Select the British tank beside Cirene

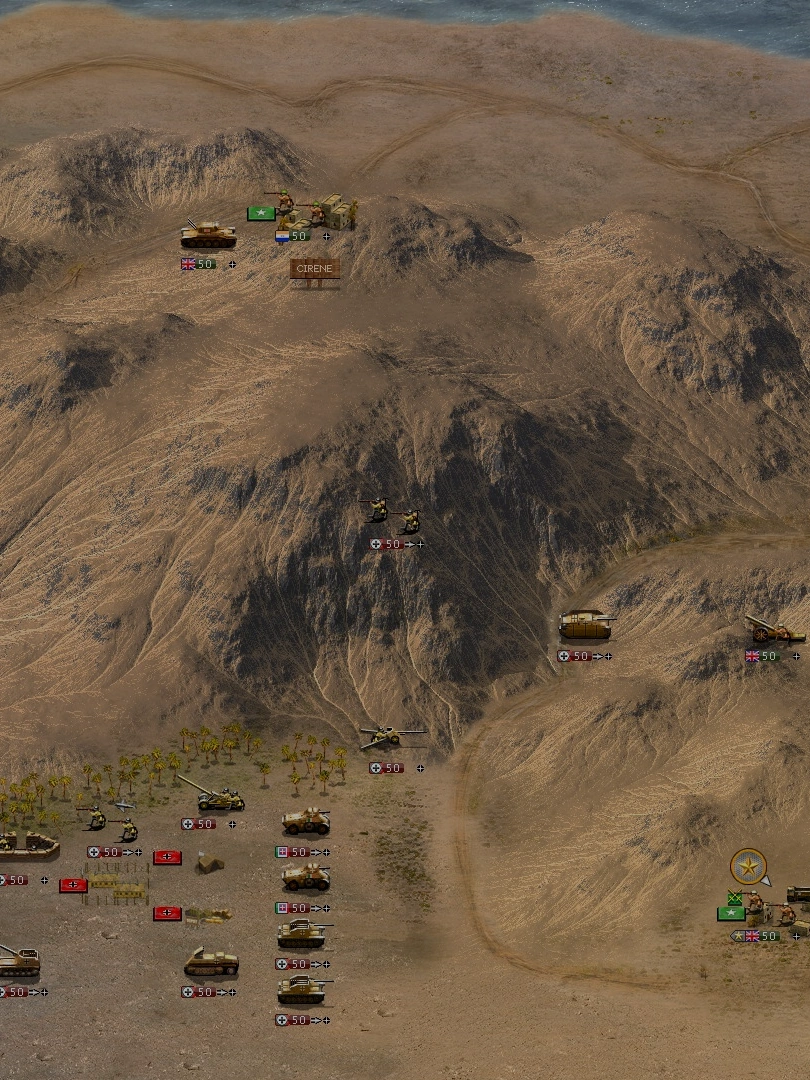[x=208, y=236]
